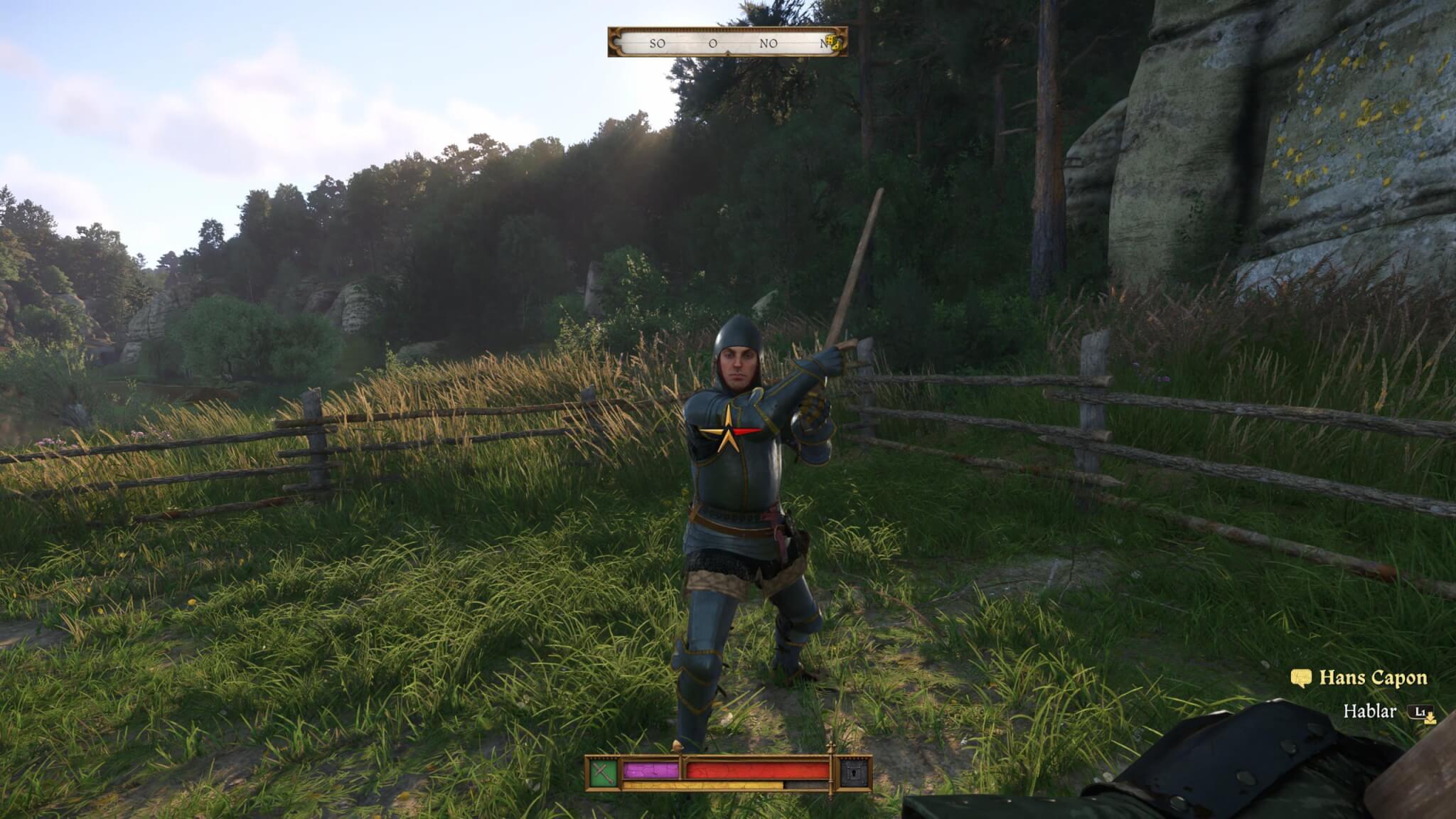Click the speech bubble beside Hans Capon
This screenshot has width=1456, height=819.
click(x=1300, y=678)
